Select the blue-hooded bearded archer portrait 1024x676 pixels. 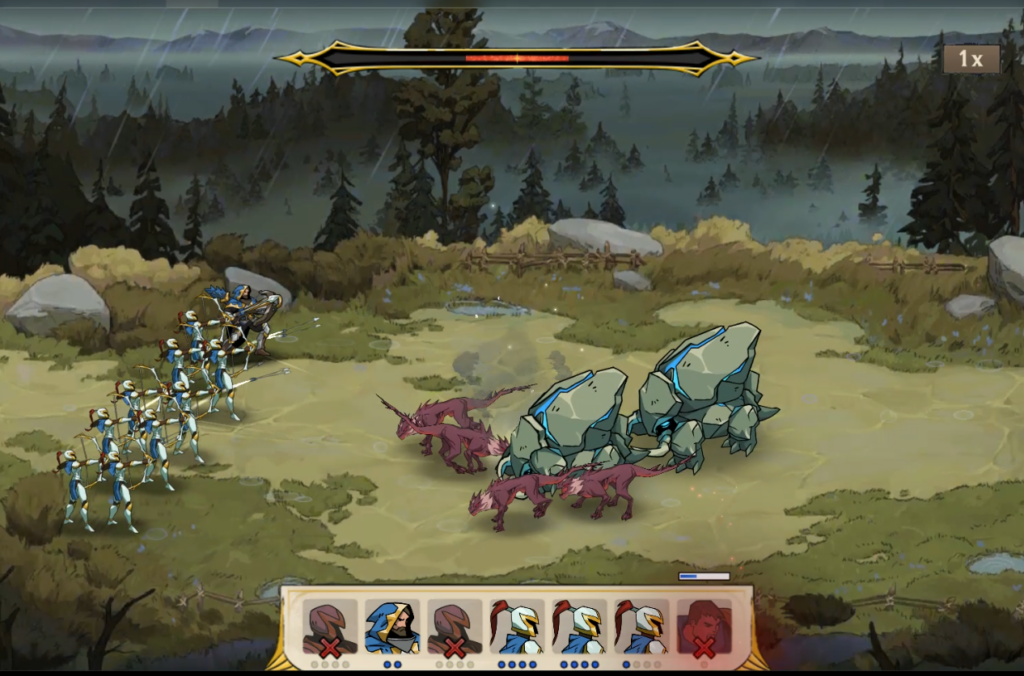[x=392, y=627]
